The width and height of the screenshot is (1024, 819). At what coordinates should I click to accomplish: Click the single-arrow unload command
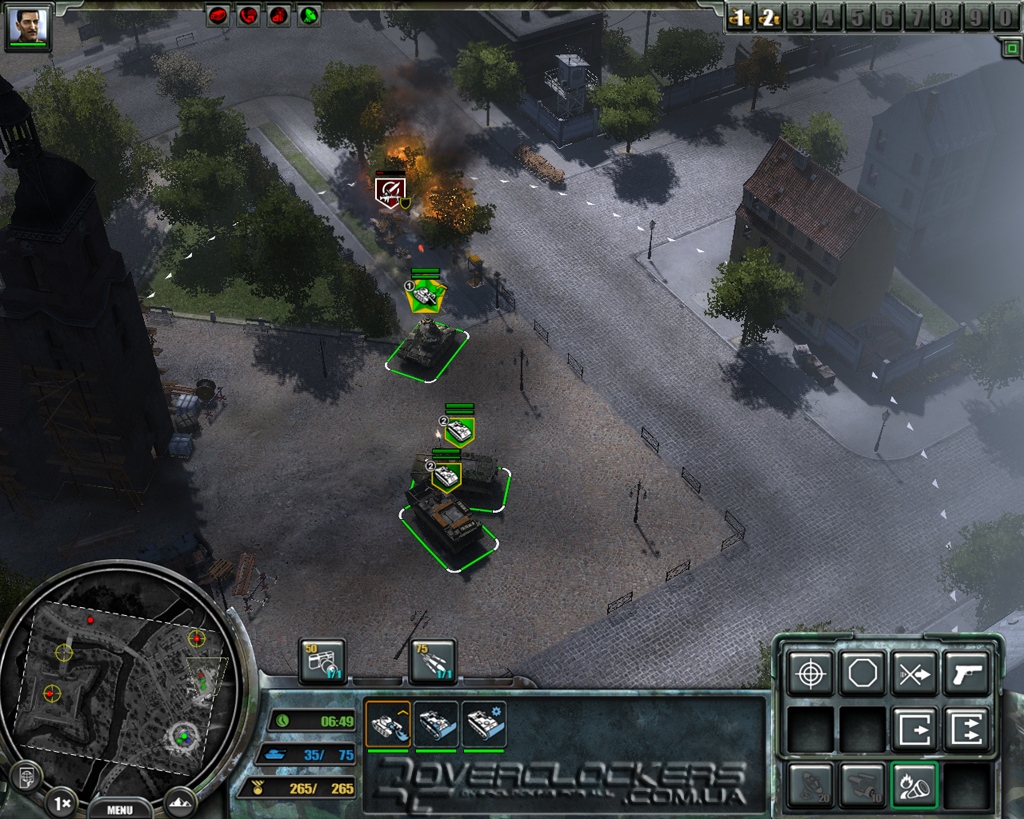914,728
